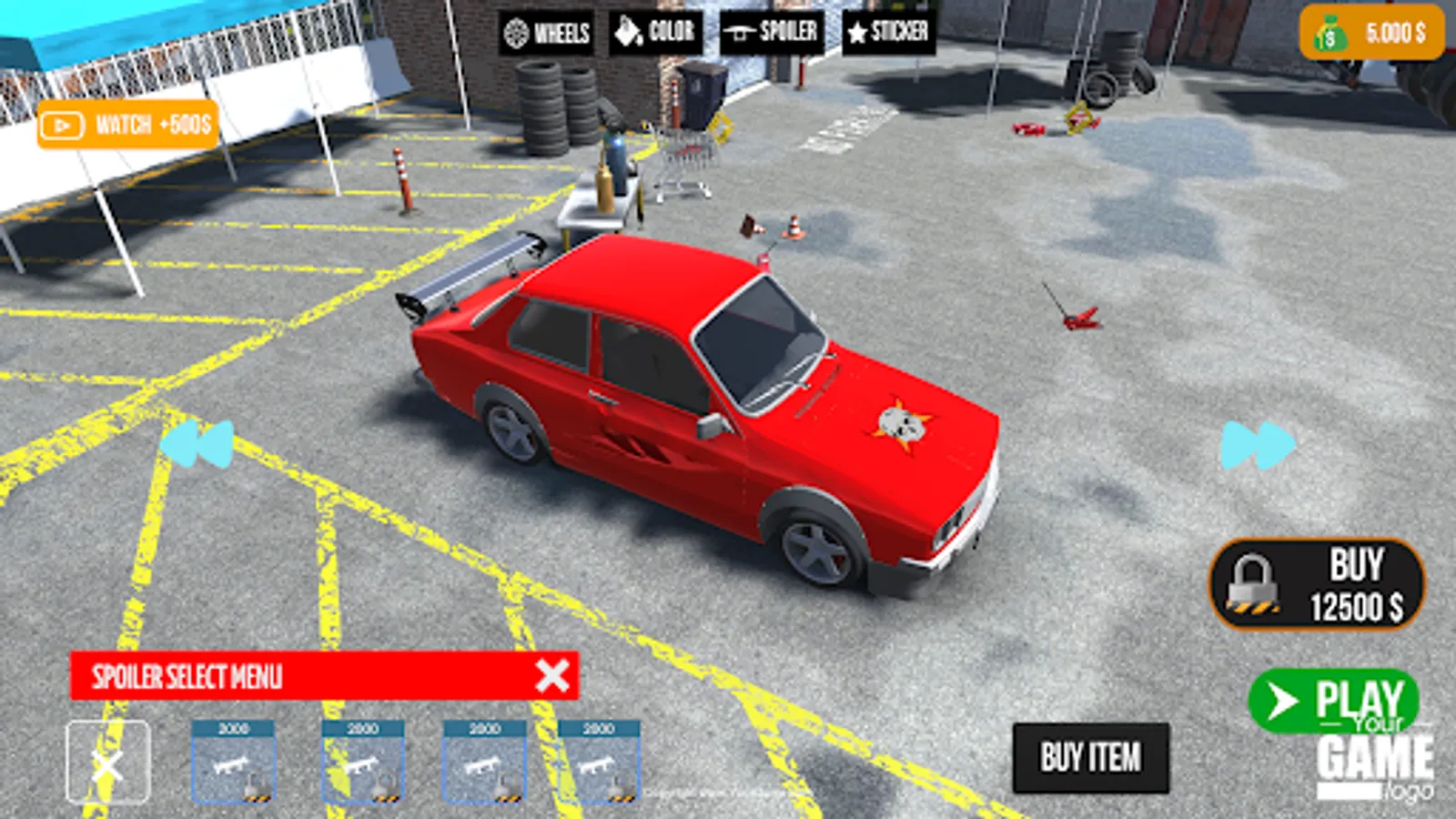Image resolution: width=1456 pixels, height=819 pixels.
Task: Buy the car for 12500 $
Action: click(1317, 584)
